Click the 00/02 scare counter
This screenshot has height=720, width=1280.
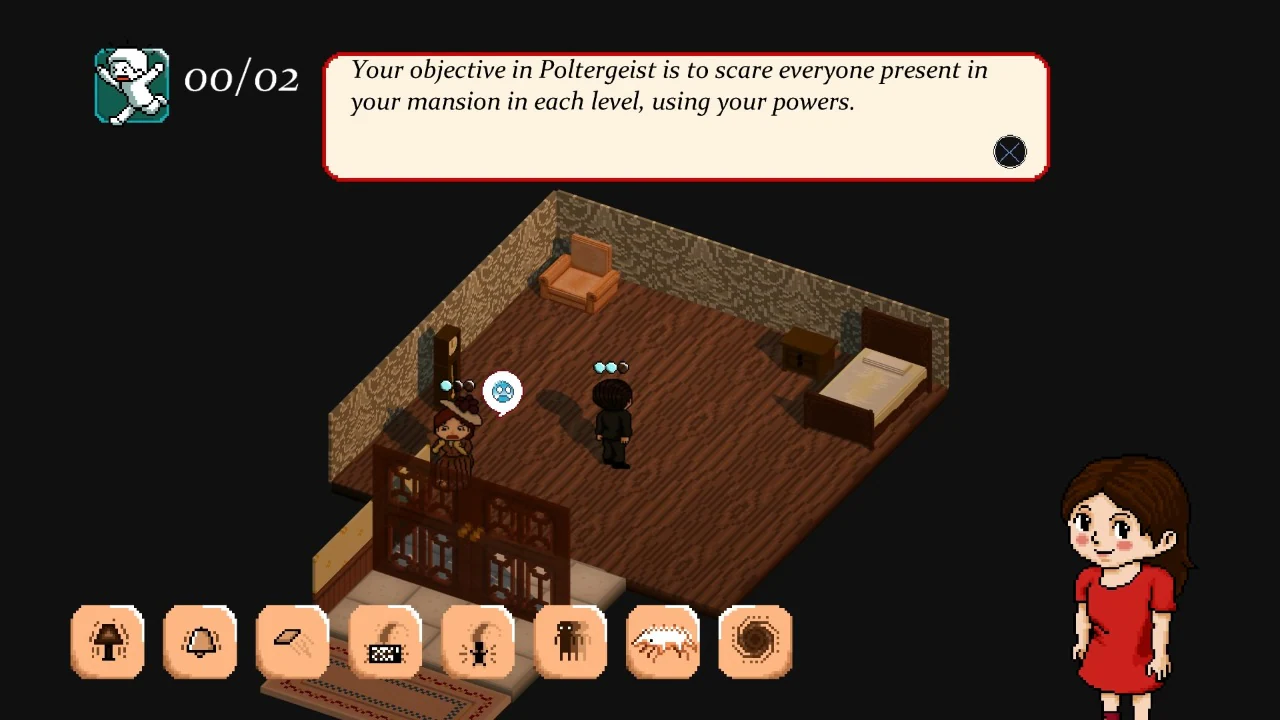click(240, 79)
